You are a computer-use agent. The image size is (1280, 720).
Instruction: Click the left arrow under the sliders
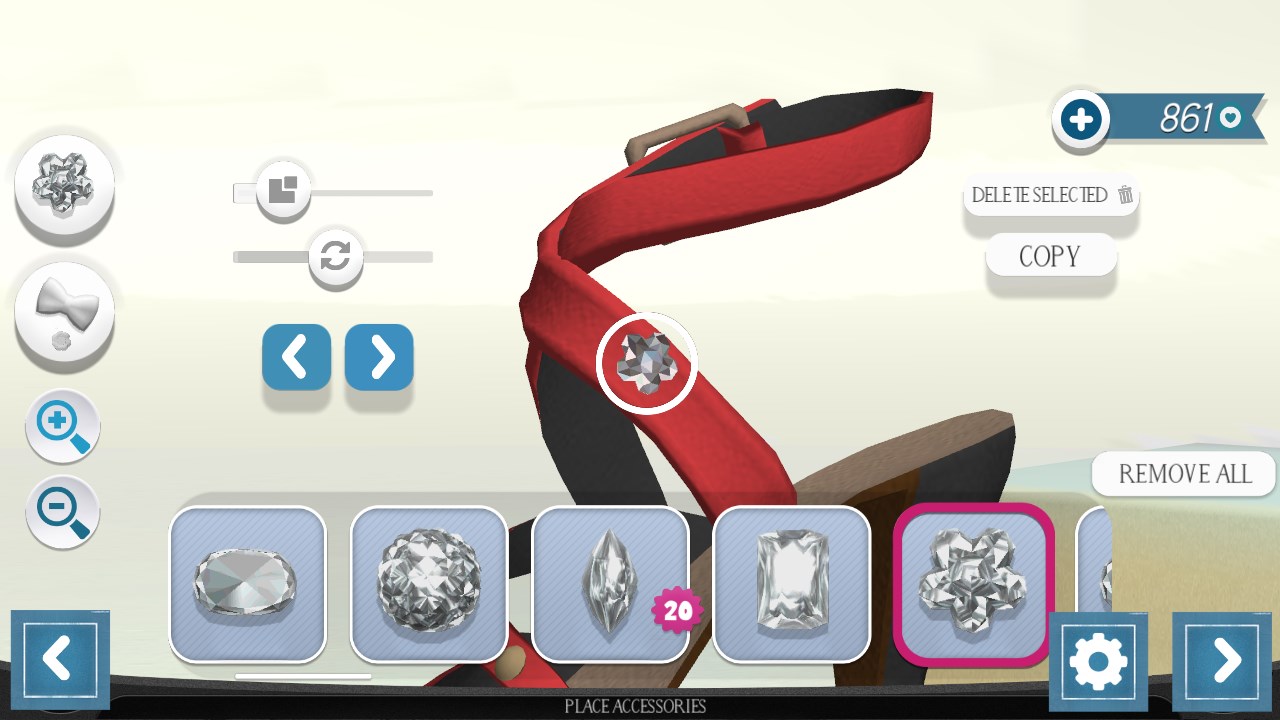click(x=296, y=356)
